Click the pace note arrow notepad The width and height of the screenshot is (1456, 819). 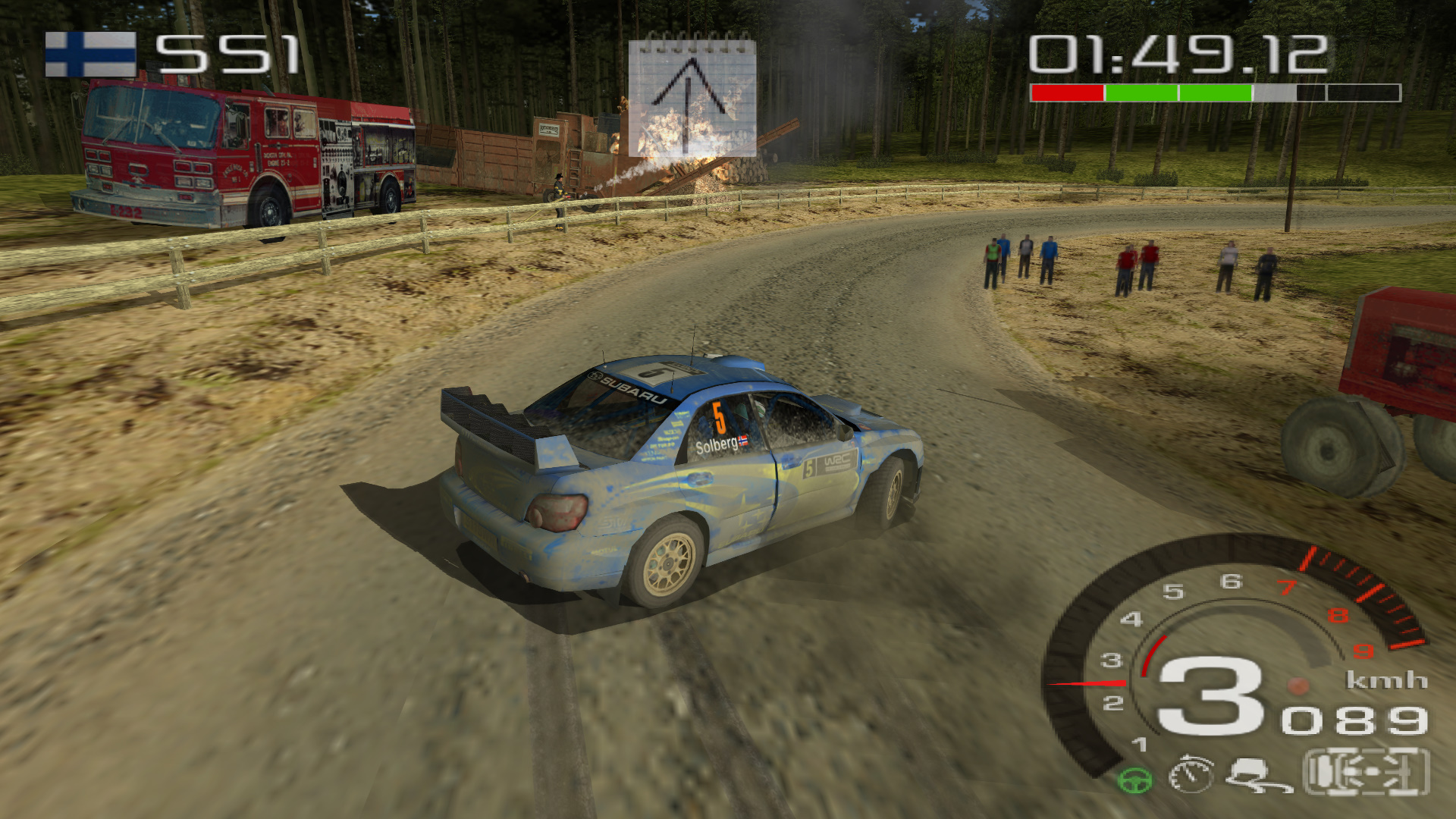[692, 96]
